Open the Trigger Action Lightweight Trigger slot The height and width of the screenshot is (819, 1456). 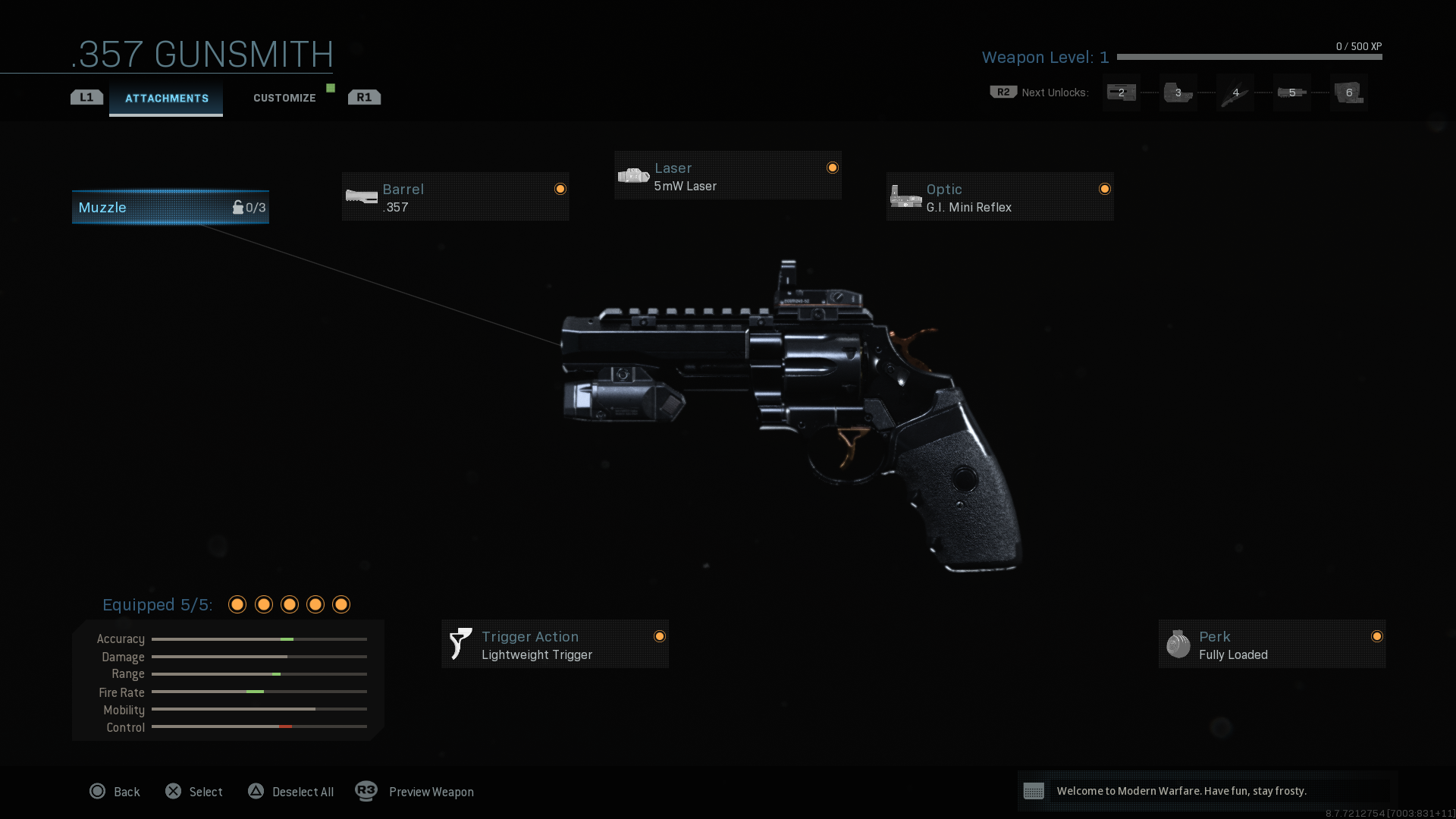click(554, 645)
